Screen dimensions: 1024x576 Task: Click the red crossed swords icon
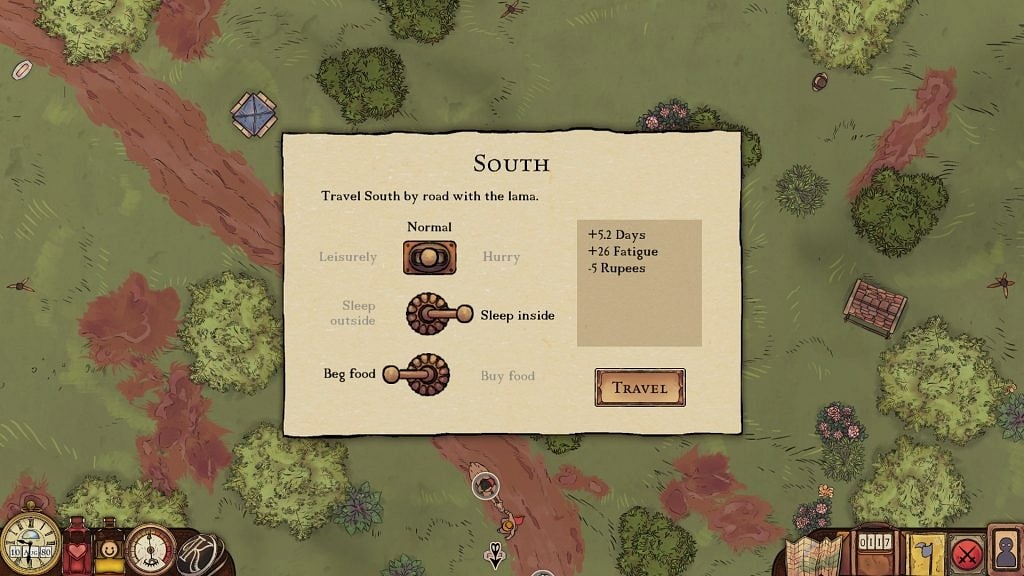pyautogui.click(x=966, y=553)
